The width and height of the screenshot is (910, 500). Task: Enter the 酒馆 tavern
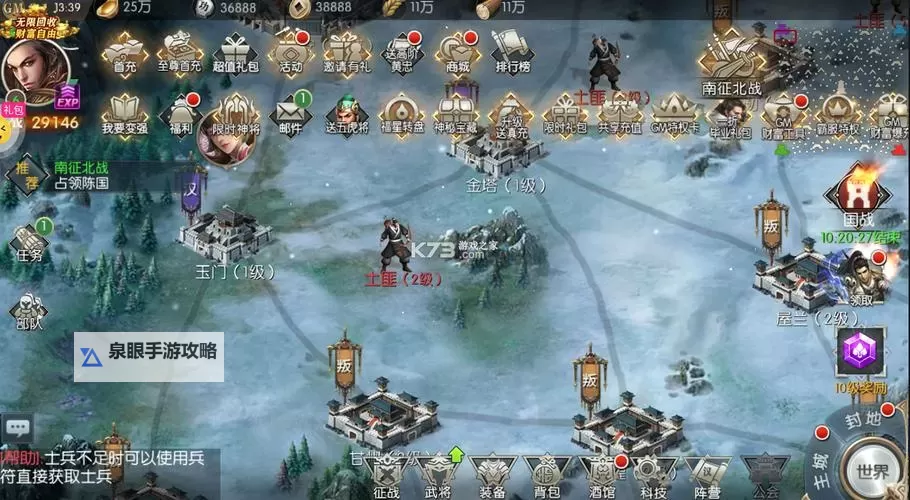click(x=601, y=474)
